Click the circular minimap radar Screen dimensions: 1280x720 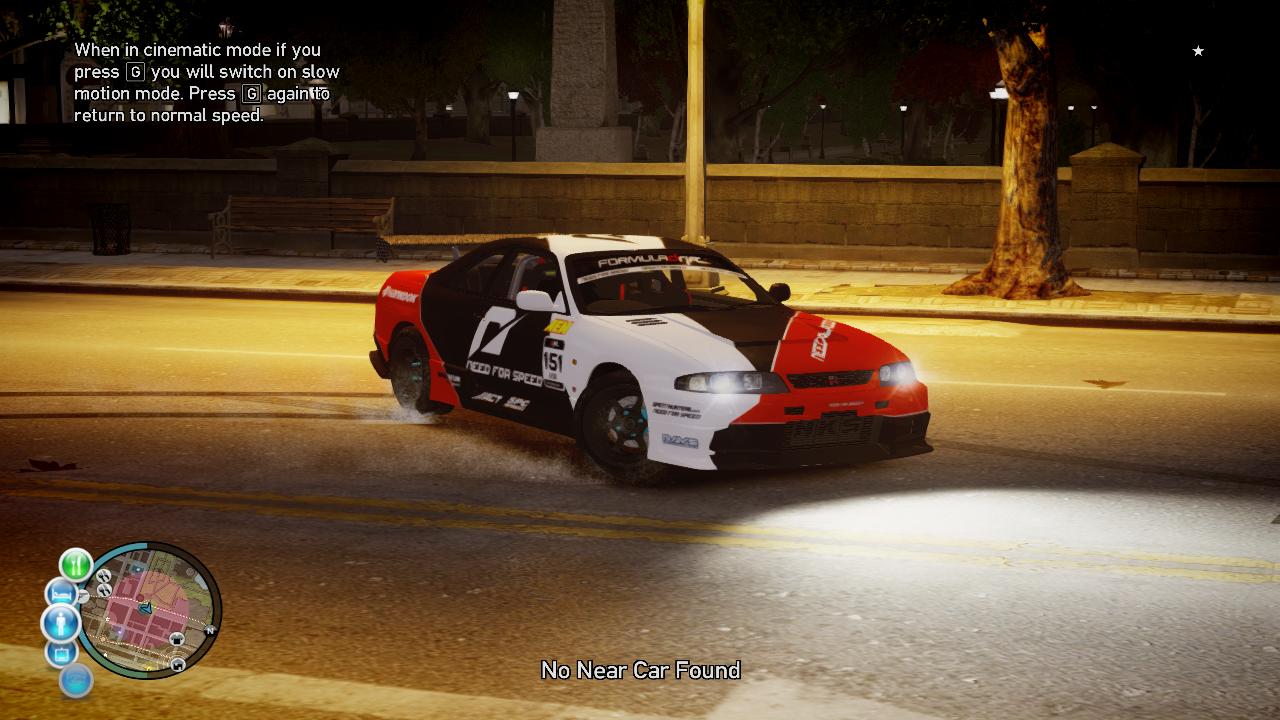150,610
